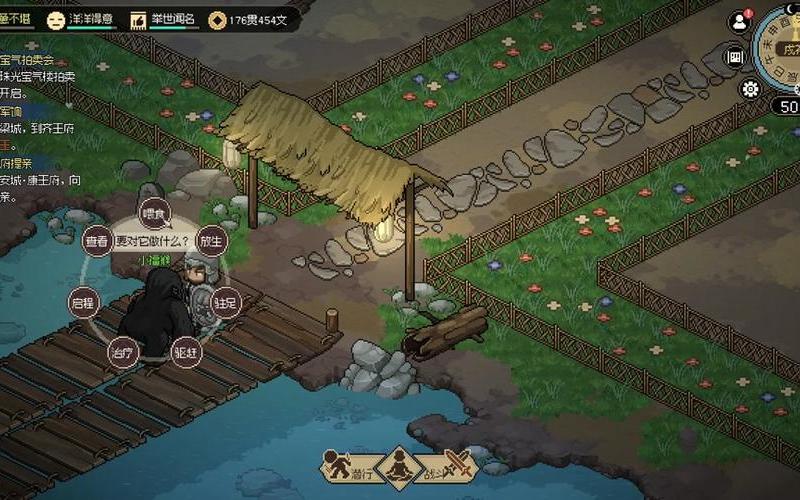Choose 喂食 (feed) in the radial menu

coord(152,213)
